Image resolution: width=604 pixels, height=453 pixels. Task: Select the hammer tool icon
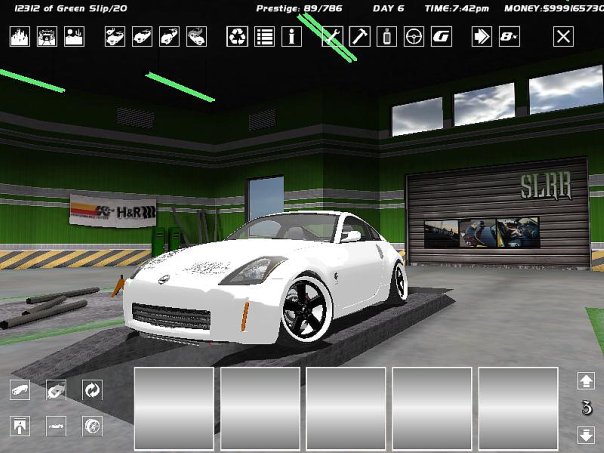359,38
